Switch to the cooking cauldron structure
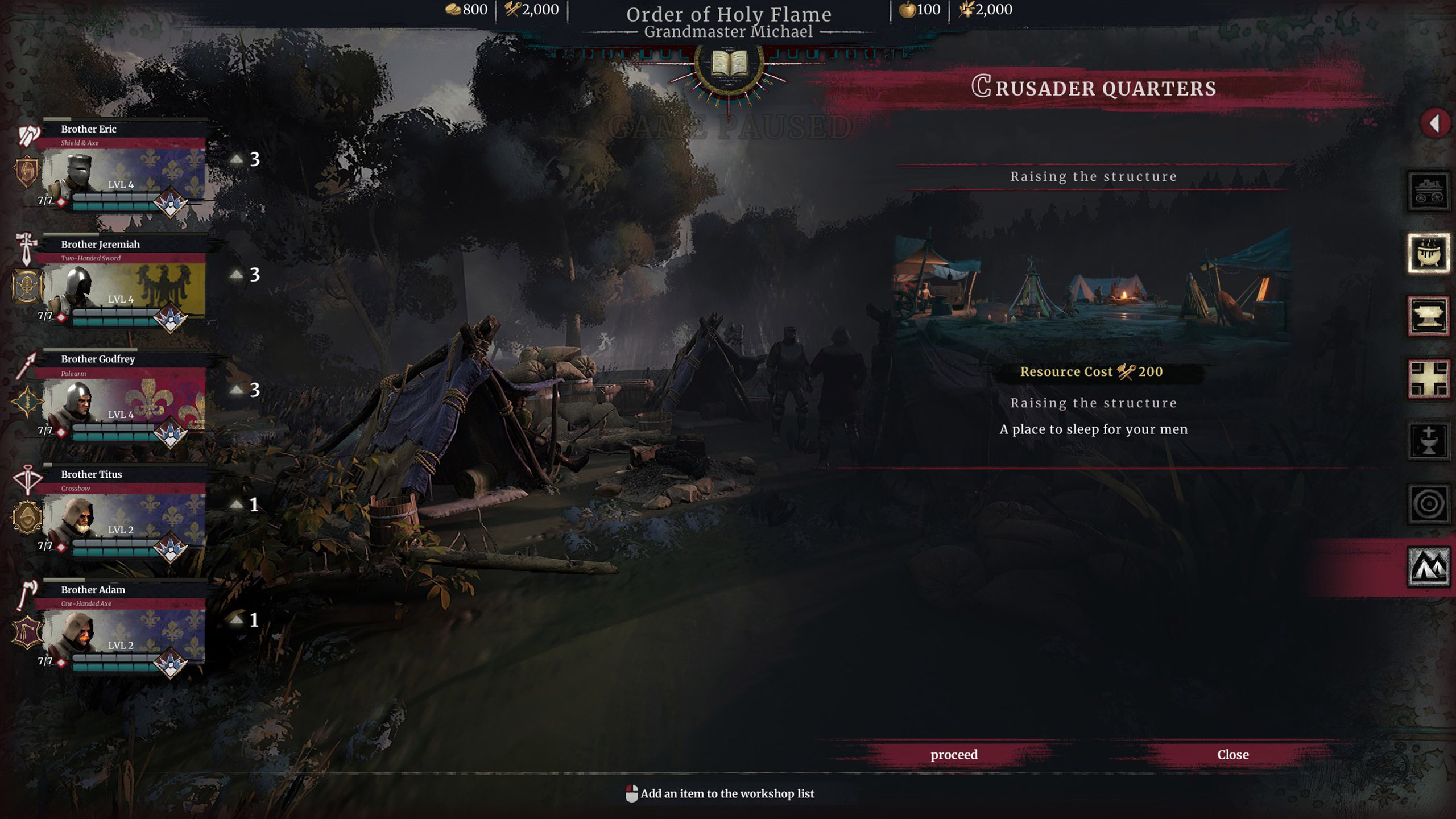 coord(1429,254)
